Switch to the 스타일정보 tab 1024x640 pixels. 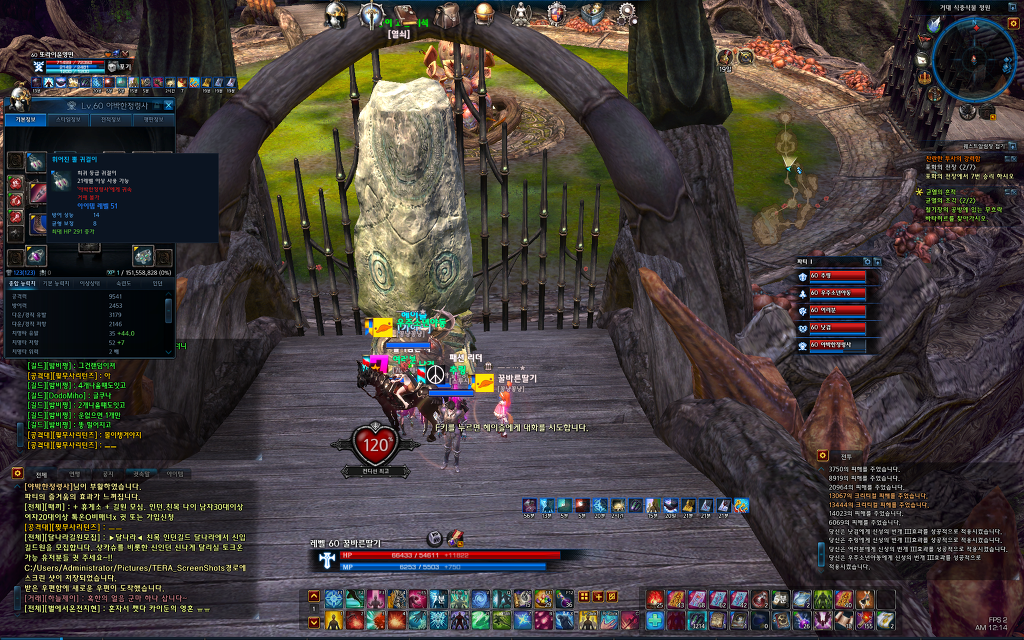(68, 119)
